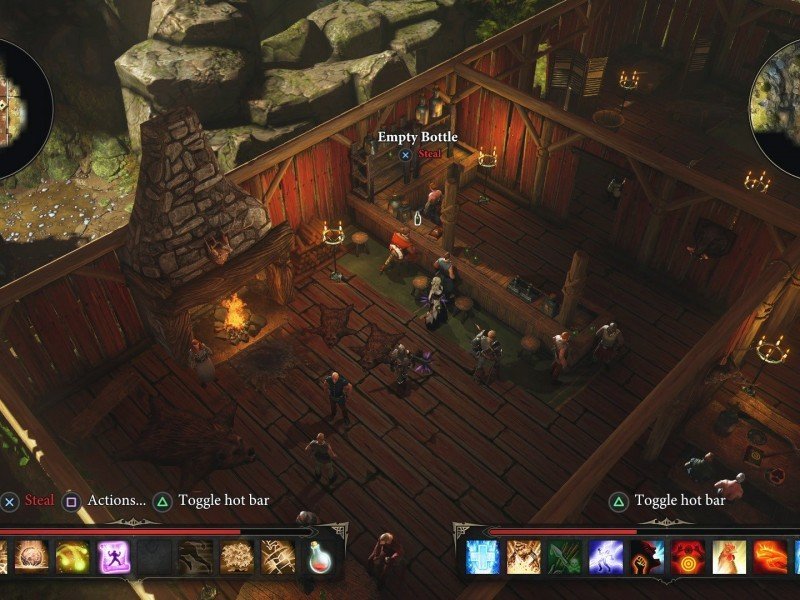800x600 pixels.
Task: Activate the tan swirling orb skill
Action: (32, 557)
